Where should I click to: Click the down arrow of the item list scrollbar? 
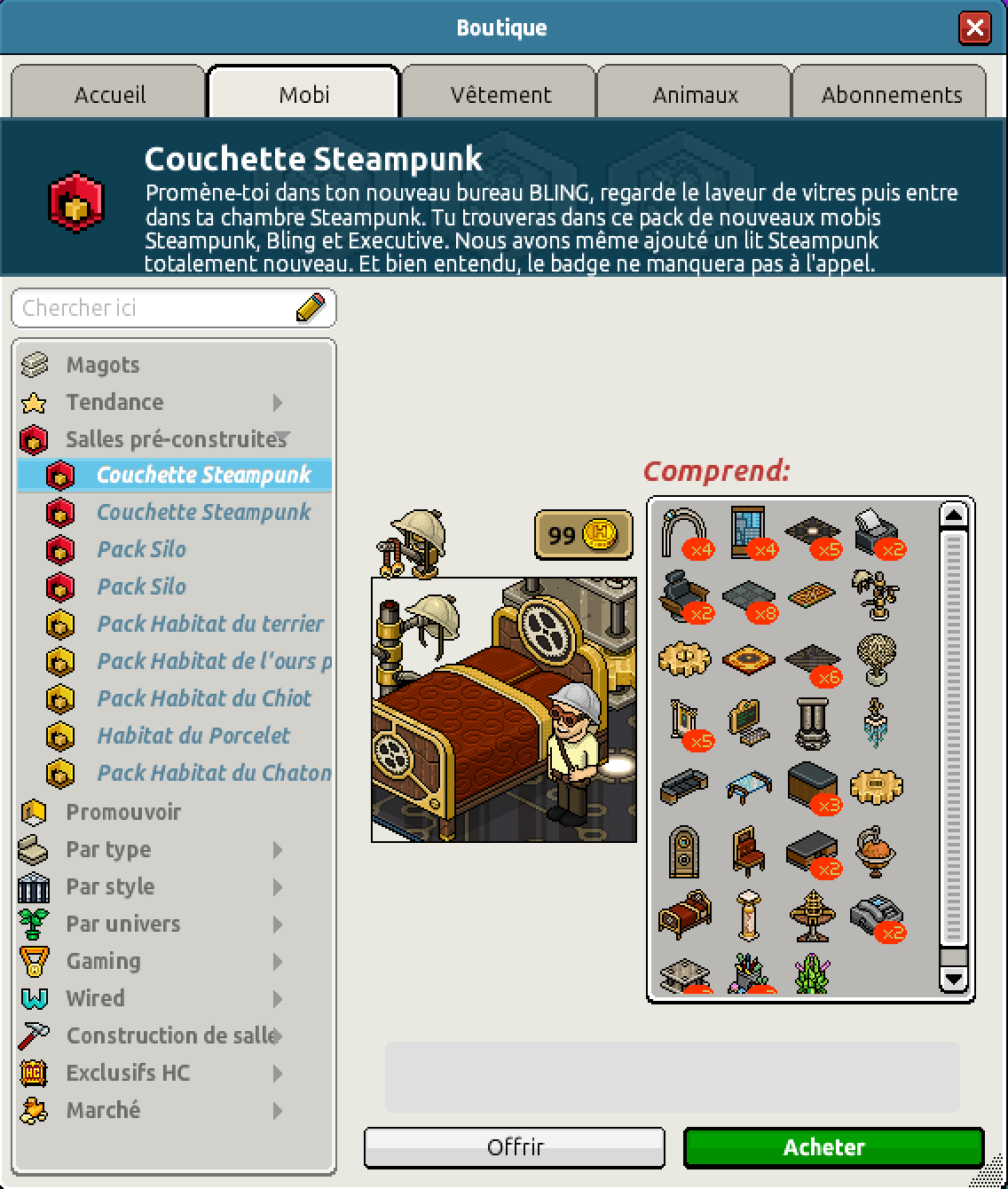pos(954,979)
